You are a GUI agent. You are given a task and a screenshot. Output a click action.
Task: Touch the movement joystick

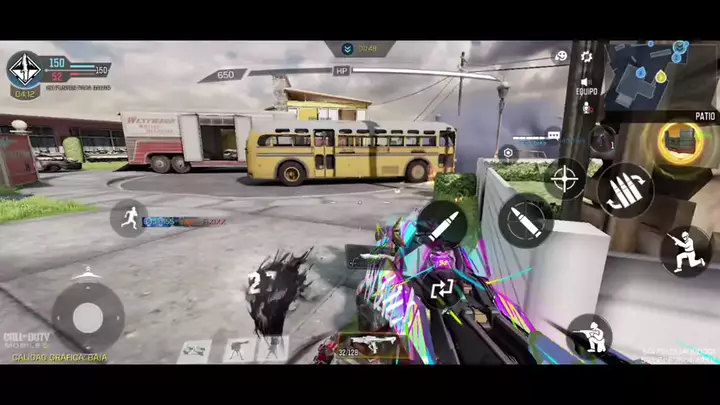[88, 317]
